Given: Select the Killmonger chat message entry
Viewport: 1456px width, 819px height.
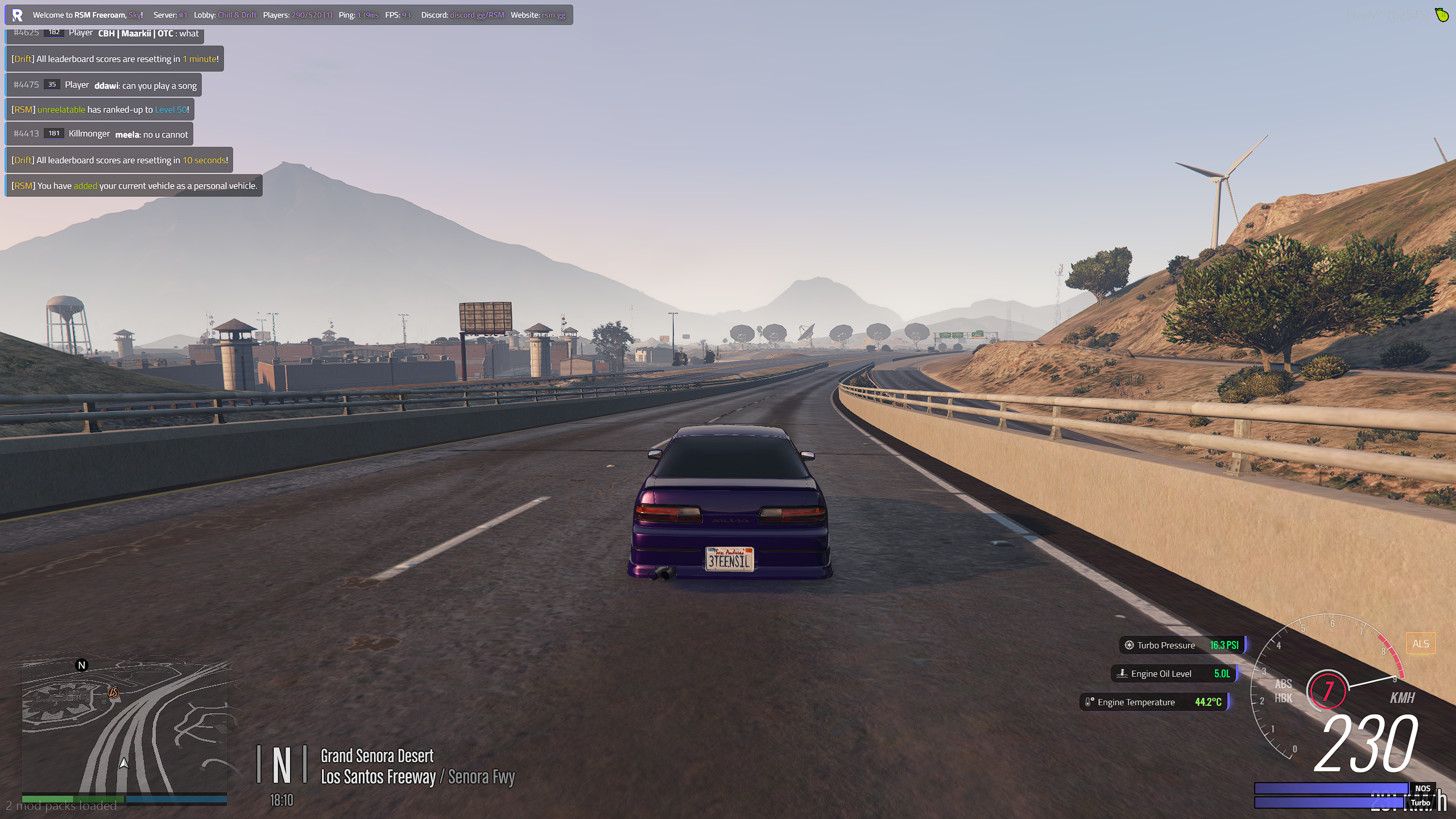Looking at the screenshot, I should point(100,133).
